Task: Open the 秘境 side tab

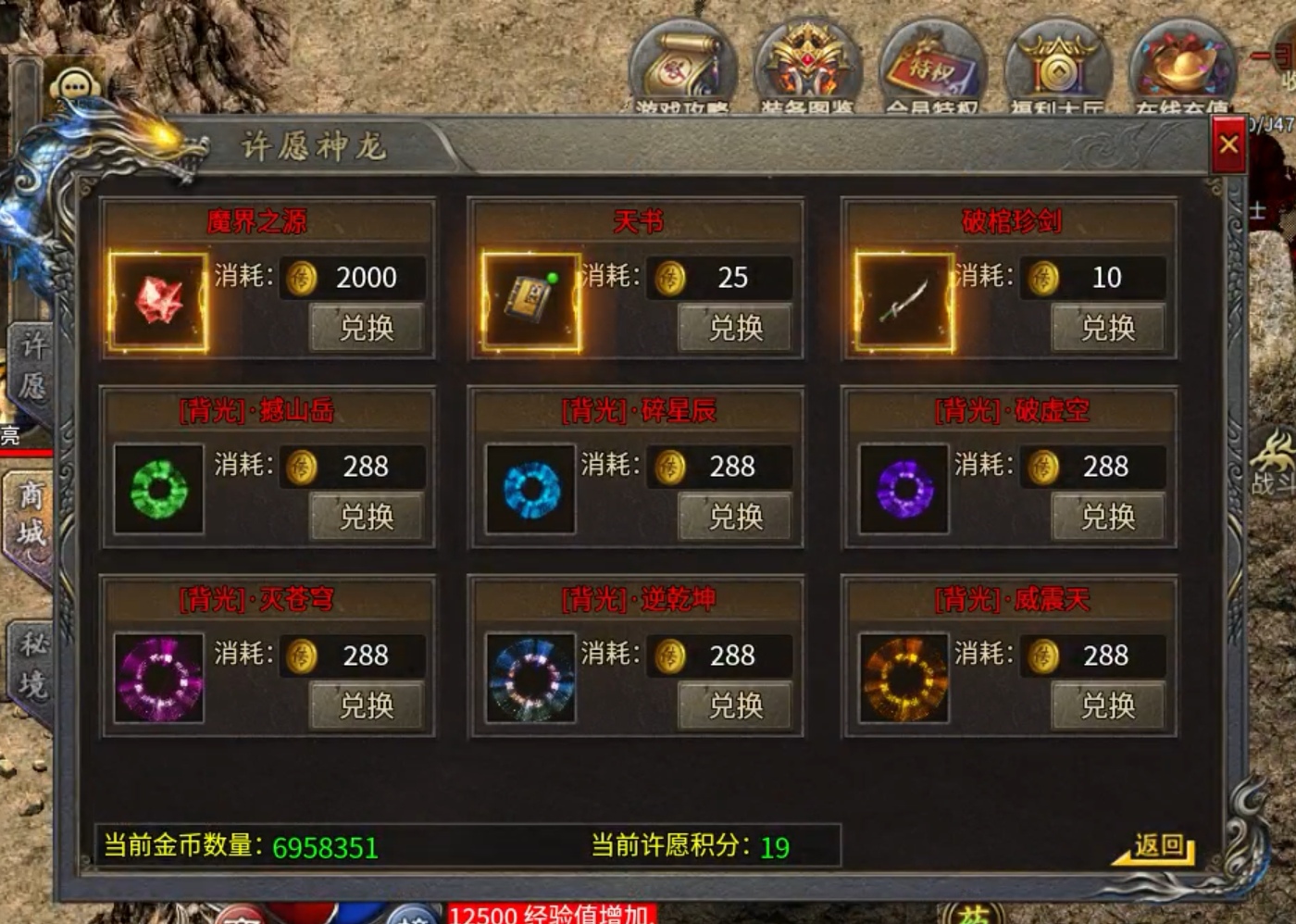Action: coord(33,665)
